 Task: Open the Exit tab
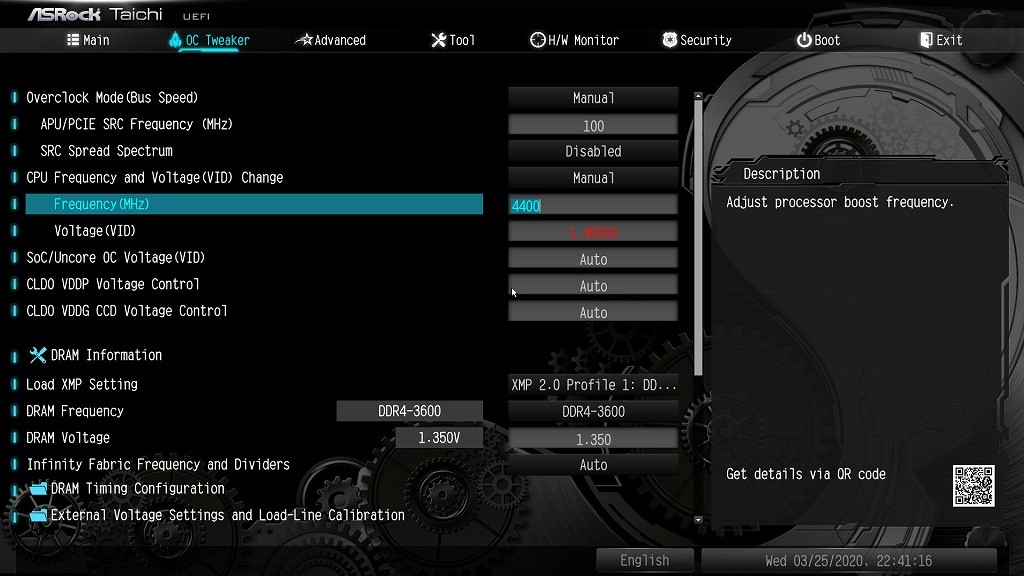coord(940,40)
